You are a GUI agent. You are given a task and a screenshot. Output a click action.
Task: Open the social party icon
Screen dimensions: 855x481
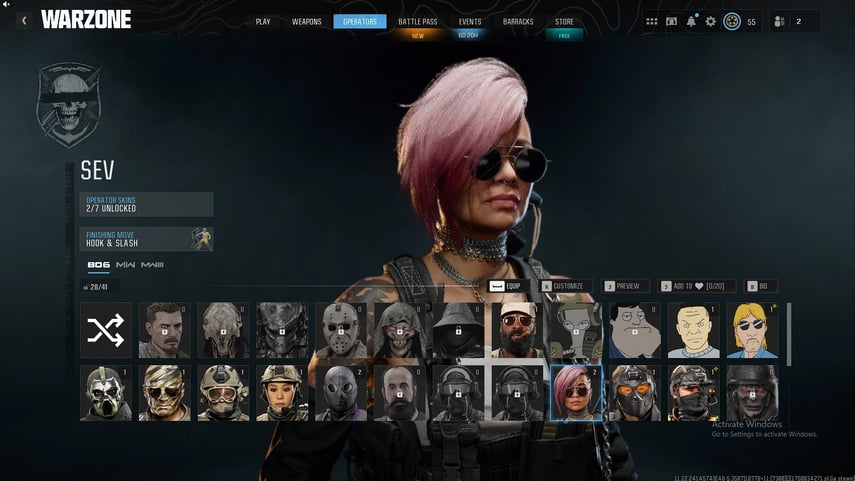coord(780,21)
